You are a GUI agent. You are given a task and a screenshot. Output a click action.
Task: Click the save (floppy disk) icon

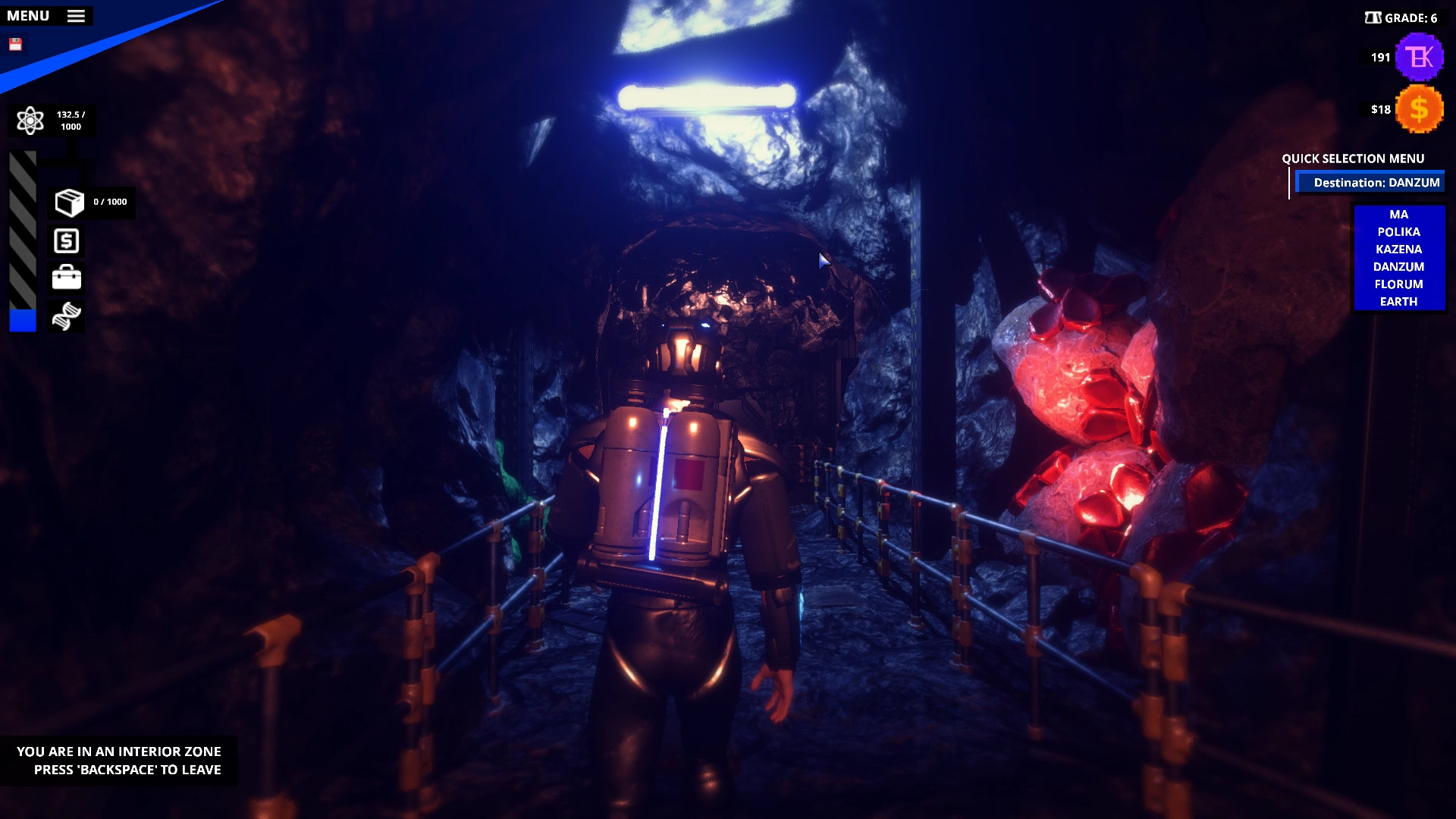[16, 43]
